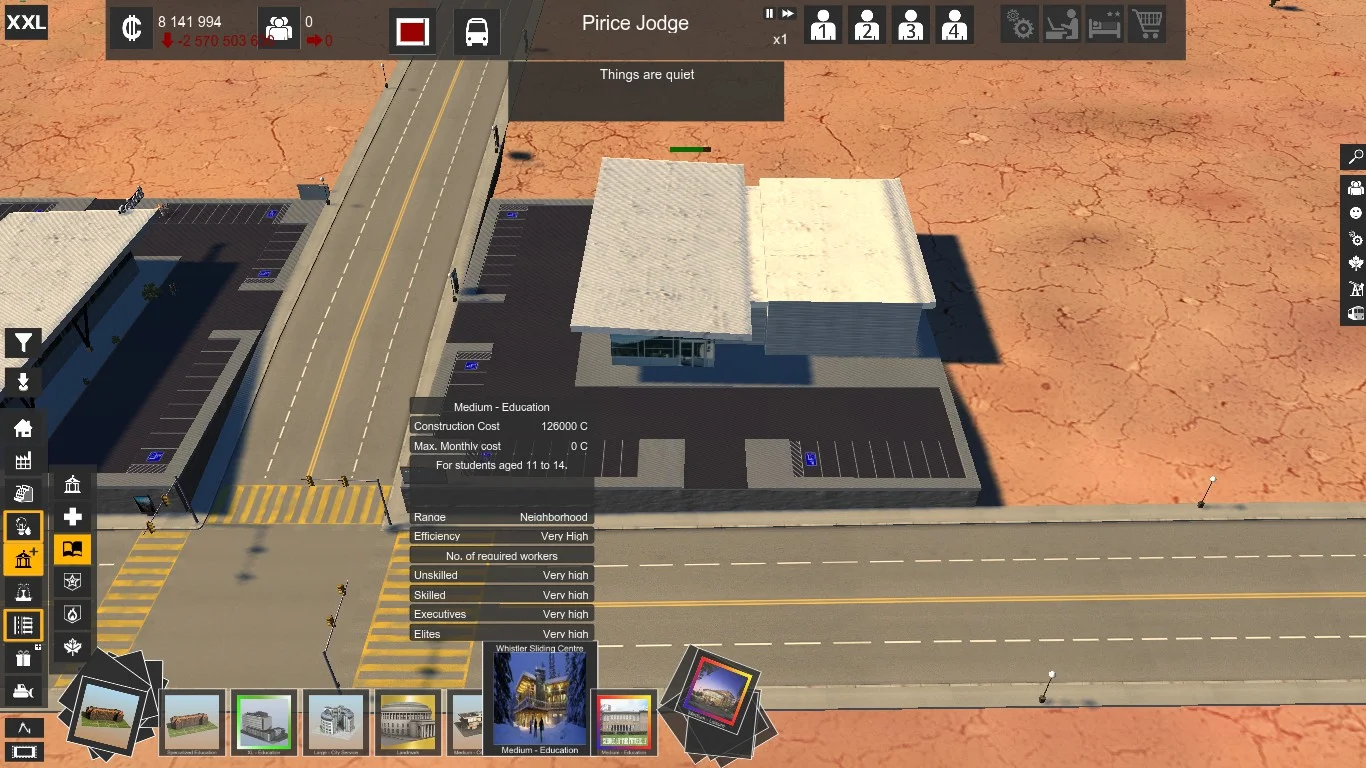Select the housing build category
Viewport: 1366px width, 768px height.
pos(23,429)
